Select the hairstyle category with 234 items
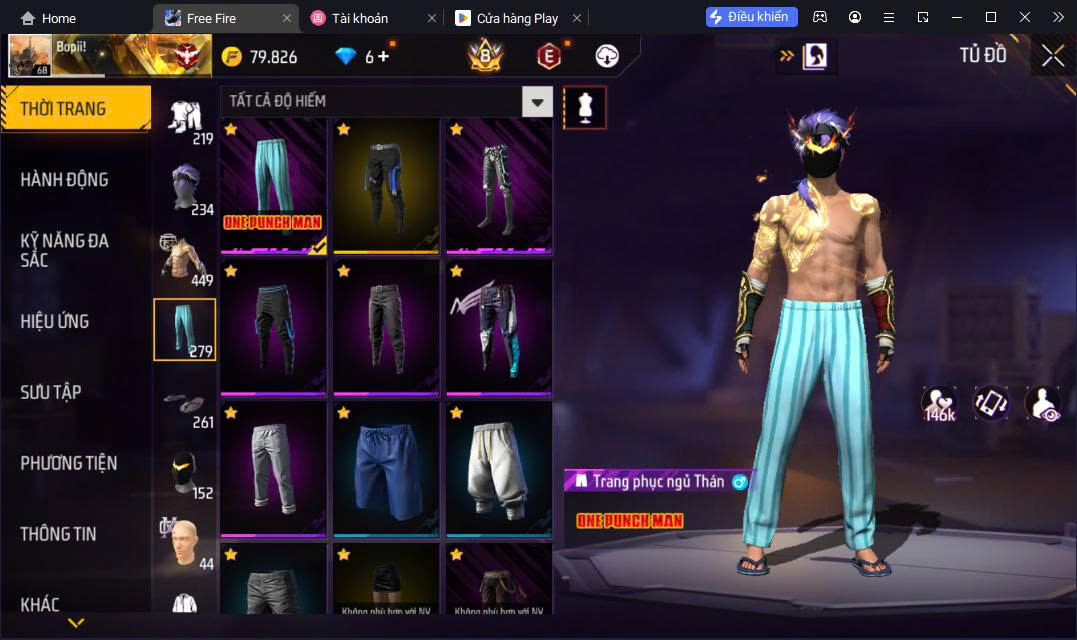Viewport: 1077px width, 640px height. pyautogui.click(x=185, y=191)
